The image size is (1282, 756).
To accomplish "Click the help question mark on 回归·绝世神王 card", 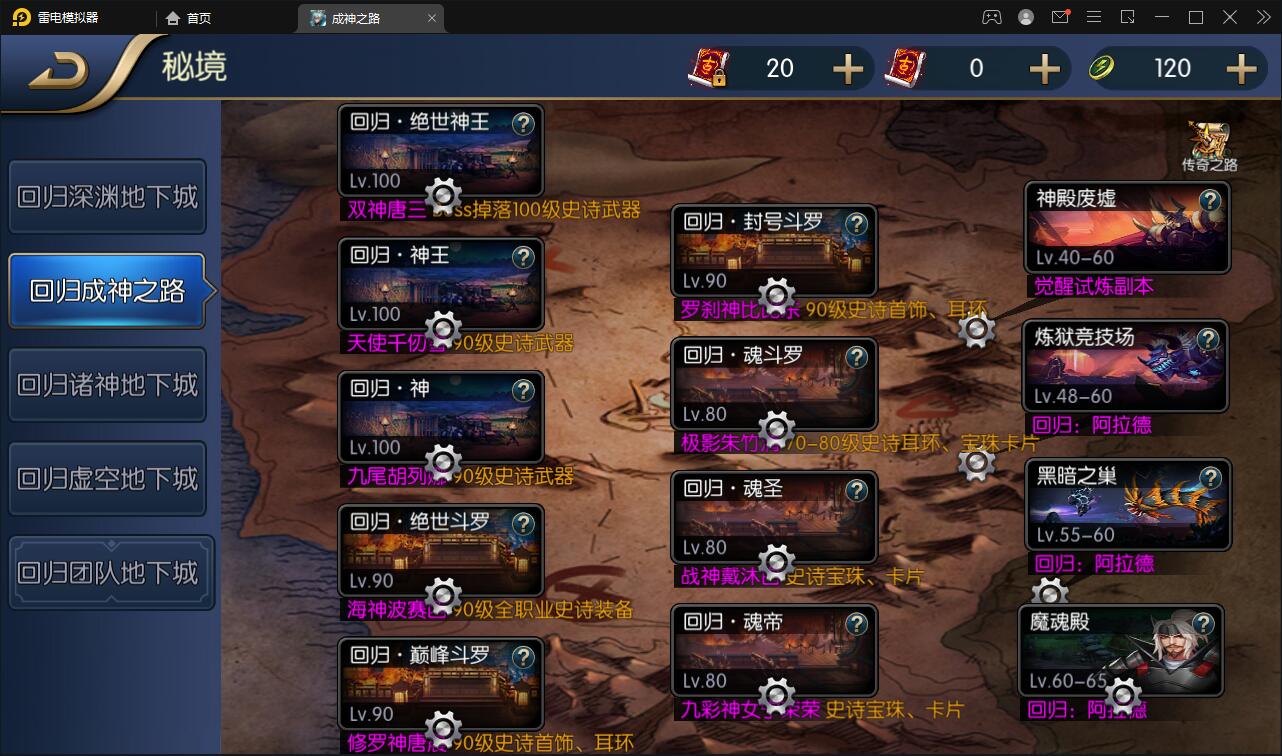I will [524, 122].
